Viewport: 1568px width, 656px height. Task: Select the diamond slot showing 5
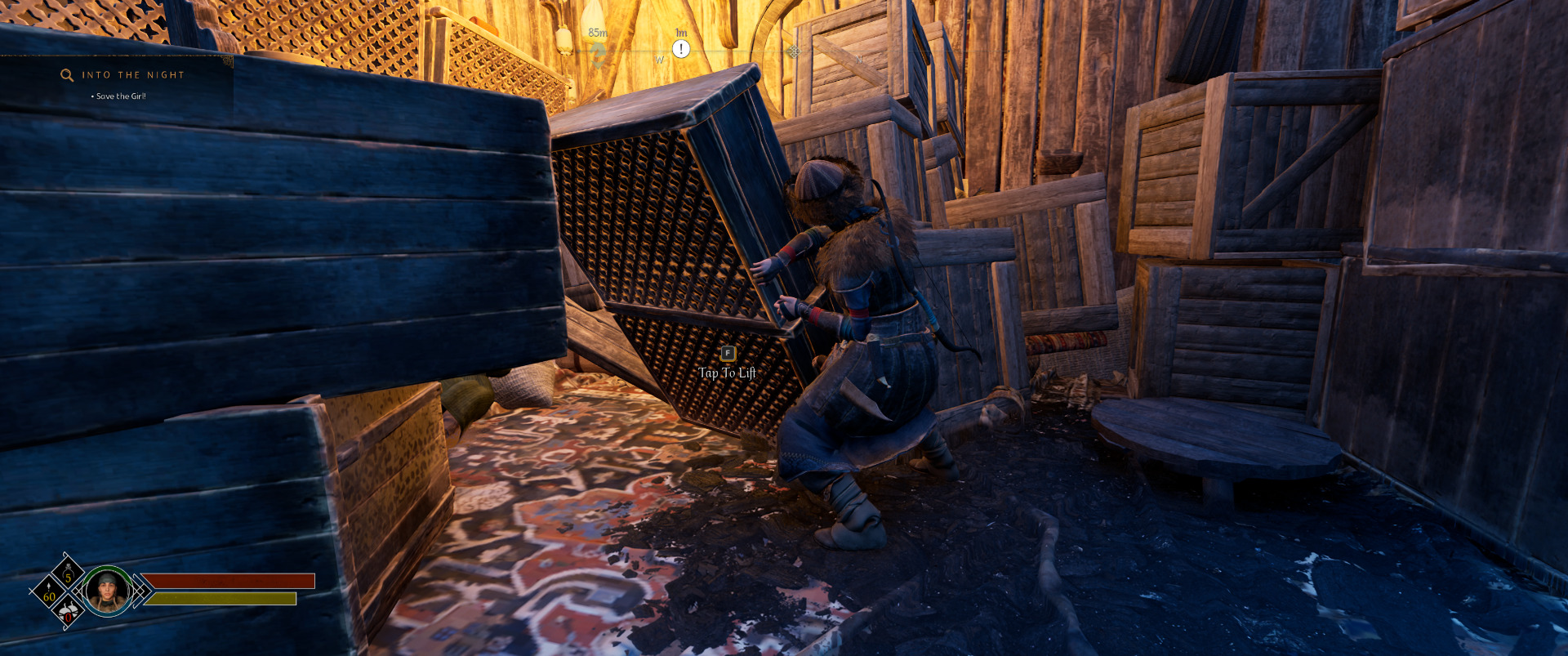pos(69,573)
